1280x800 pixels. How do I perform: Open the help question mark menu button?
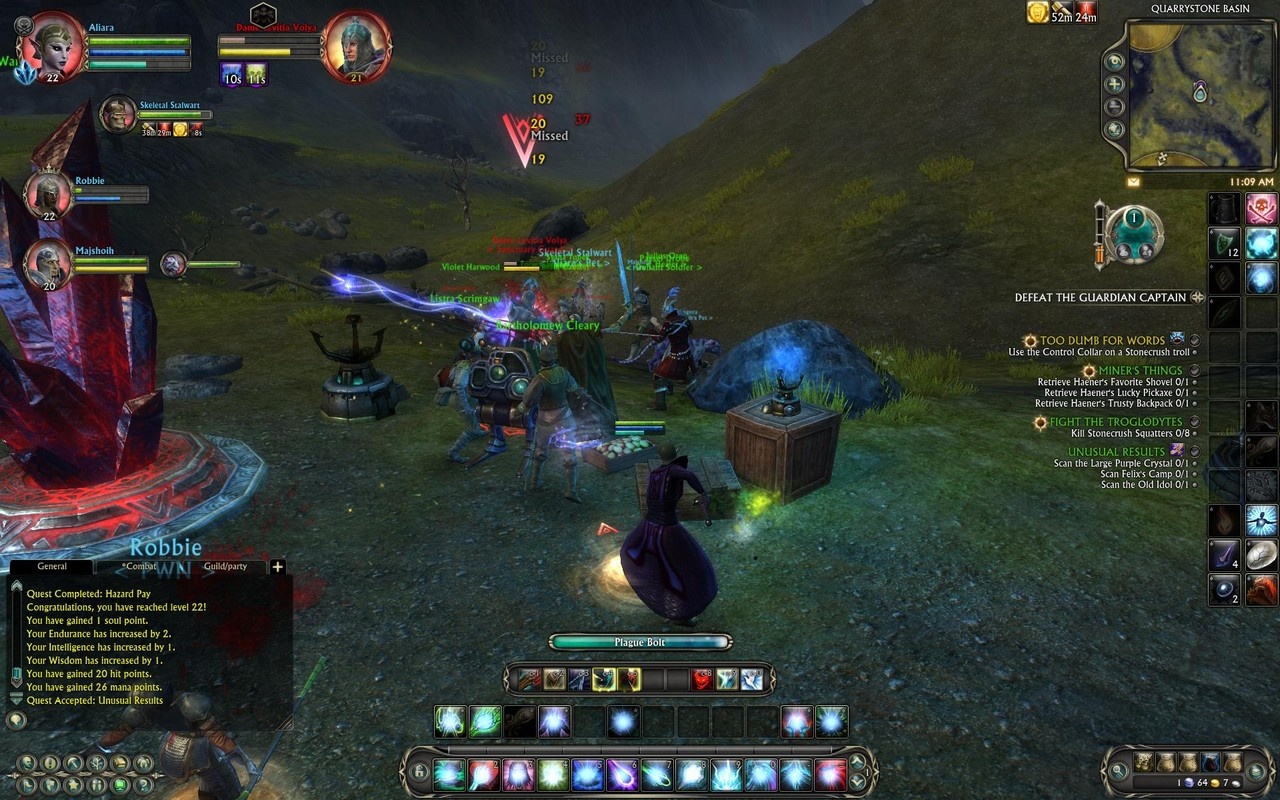tap(144, 785)
